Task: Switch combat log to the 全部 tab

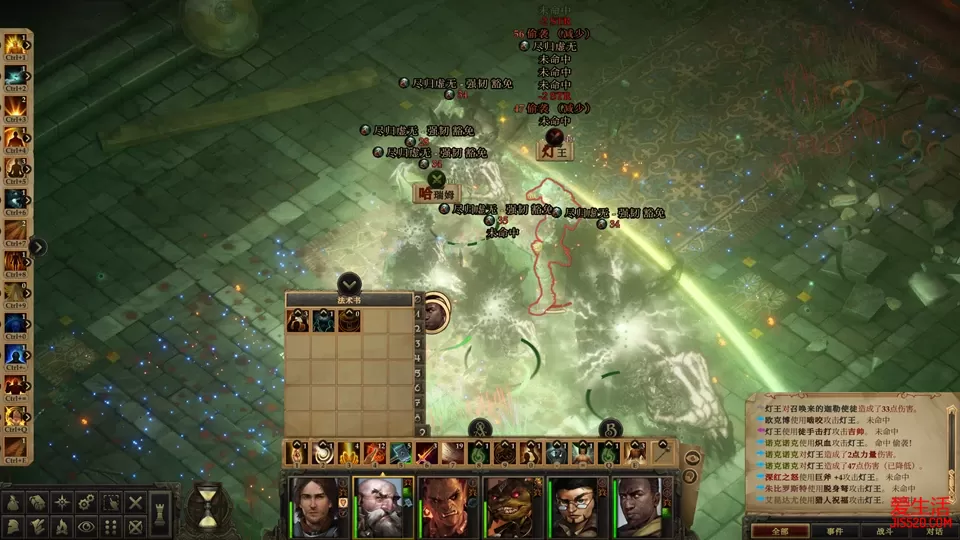Action: click(x=771, y=531)
